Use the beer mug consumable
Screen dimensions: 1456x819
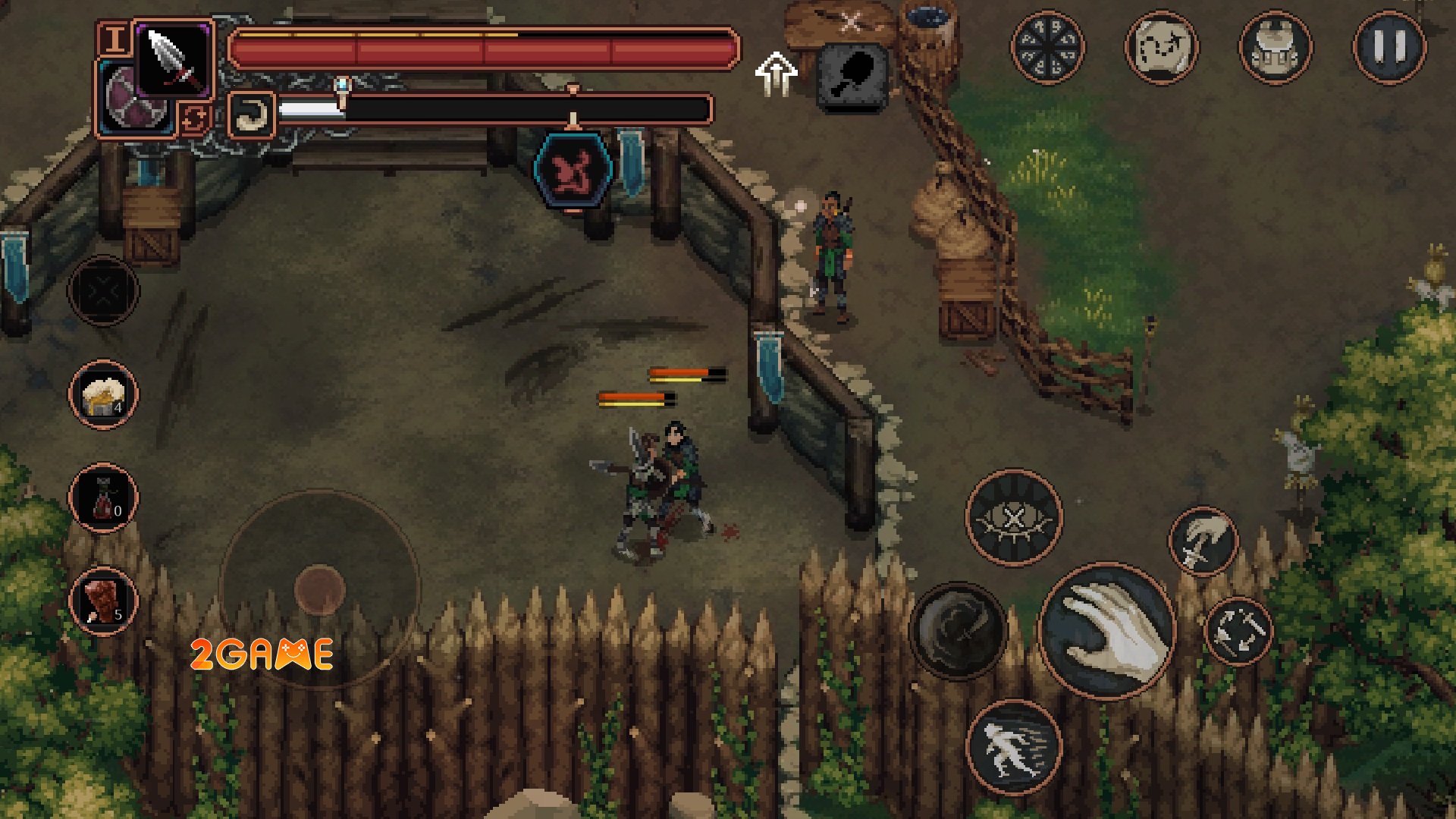click(x=103, y=395)
